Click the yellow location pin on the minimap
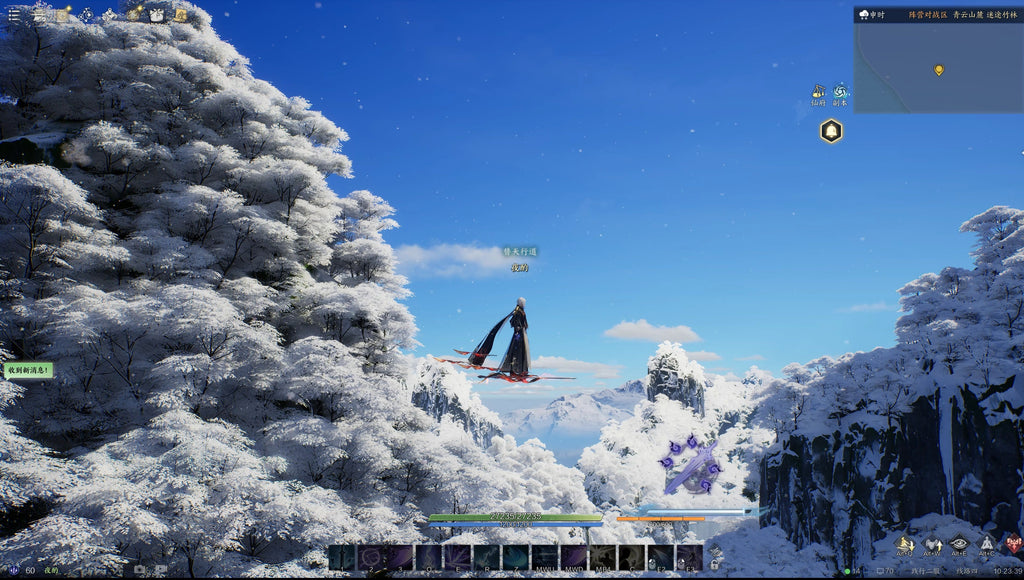The image size is (1024, 580). (938, 70)
